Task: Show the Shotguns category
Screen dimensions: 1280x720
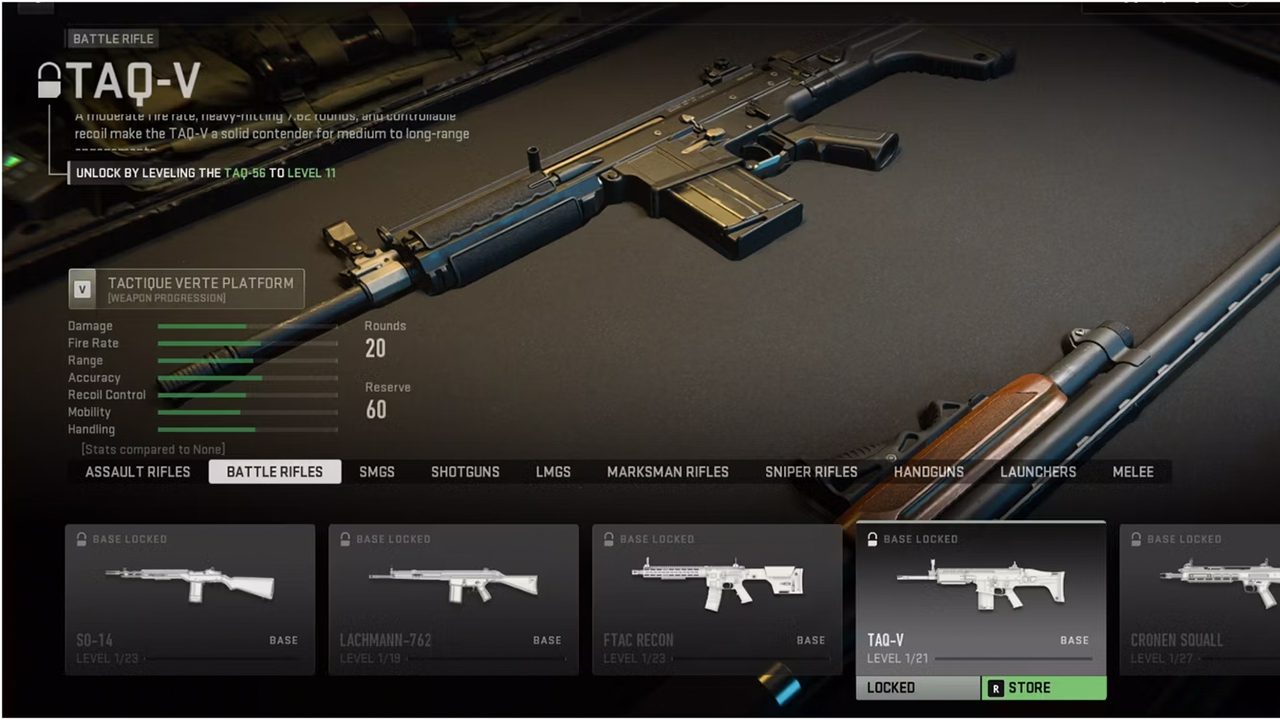Action: tap(465, 472)
